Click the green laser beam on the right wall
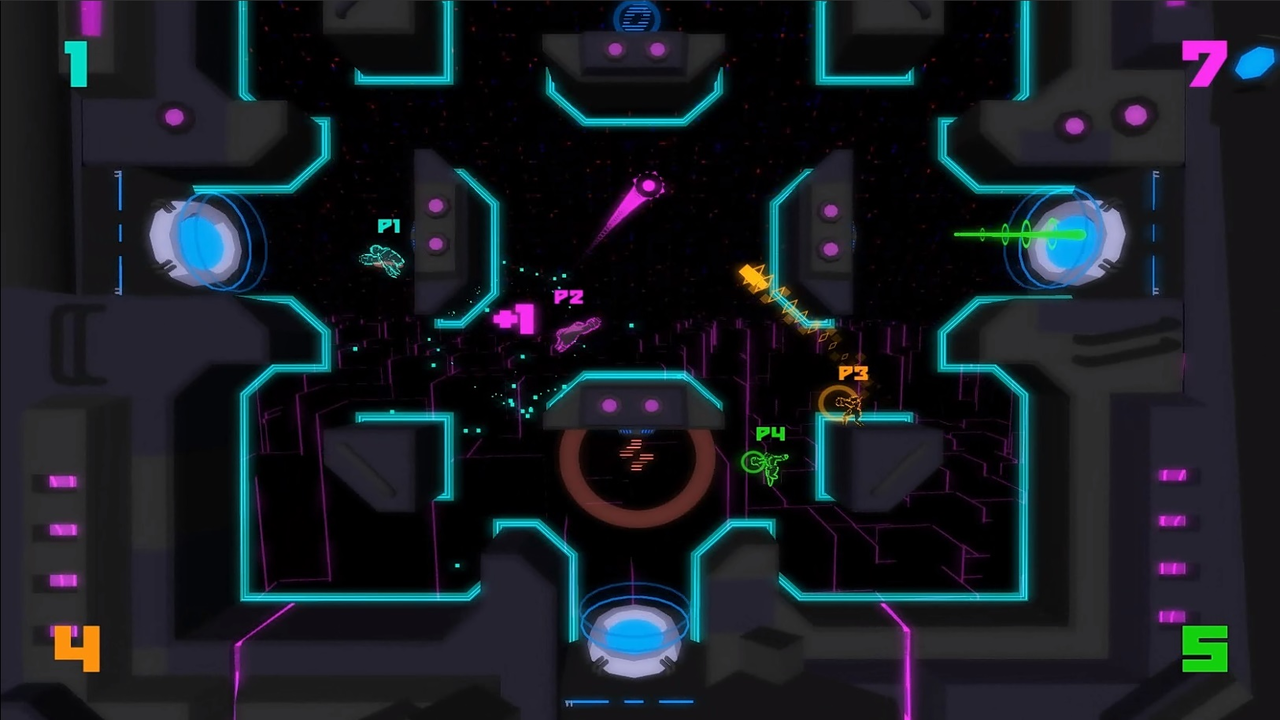The height and width of the screenshot is (720, 1280). click(x=1010, y=235)
